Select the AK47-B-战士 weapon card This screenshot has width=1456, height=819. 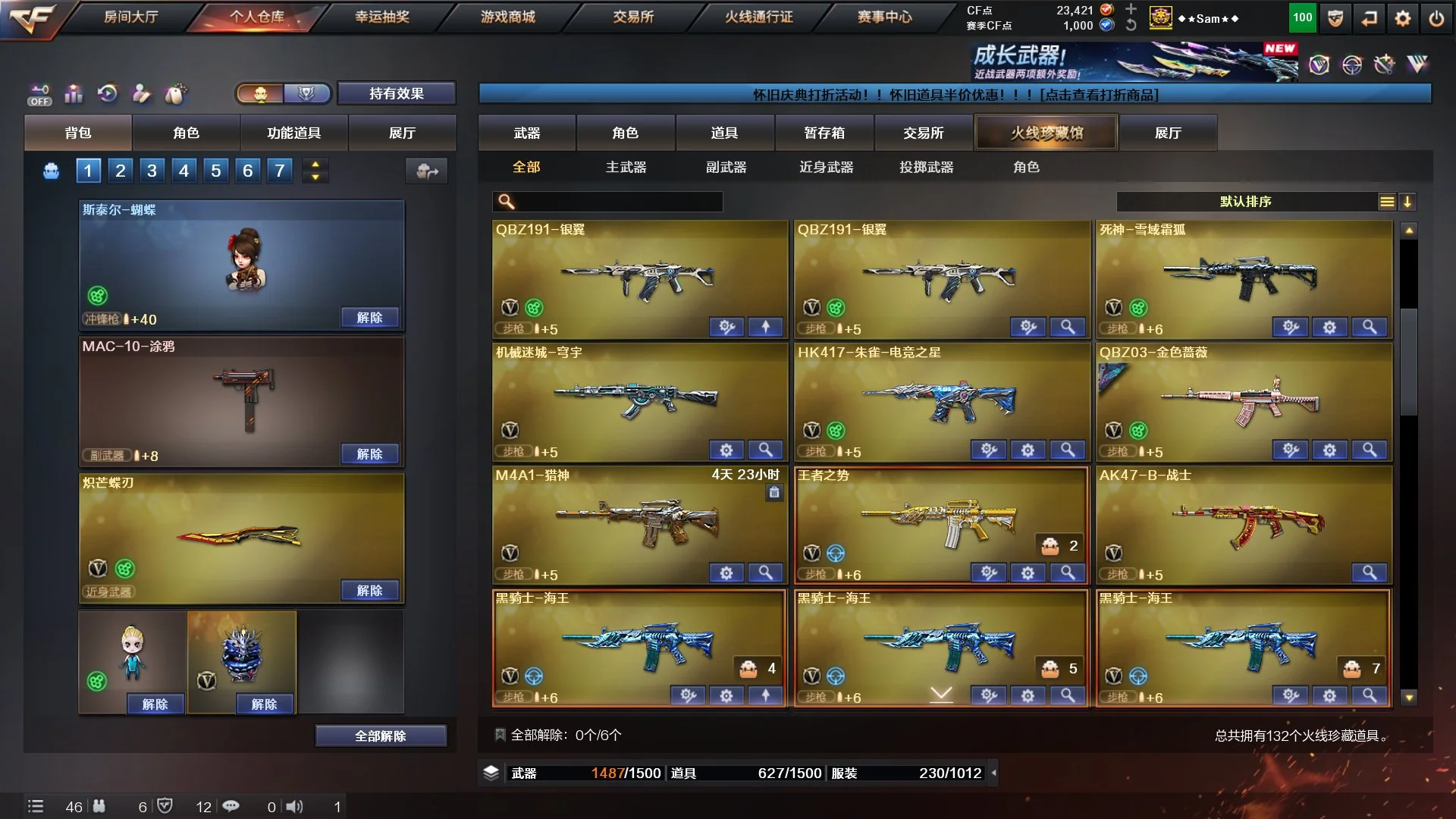click(x=1244, y=519)
